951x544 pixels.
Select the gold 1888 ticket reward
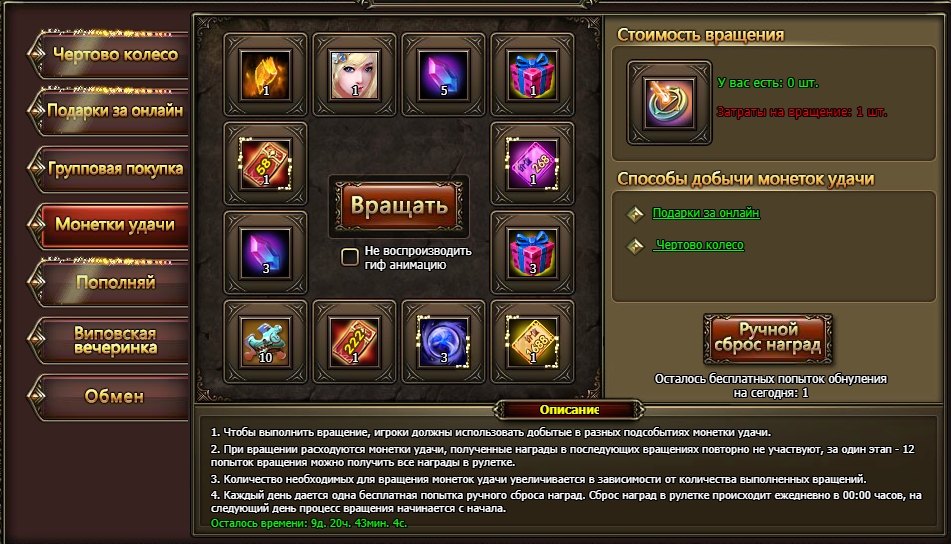(532, 341)
